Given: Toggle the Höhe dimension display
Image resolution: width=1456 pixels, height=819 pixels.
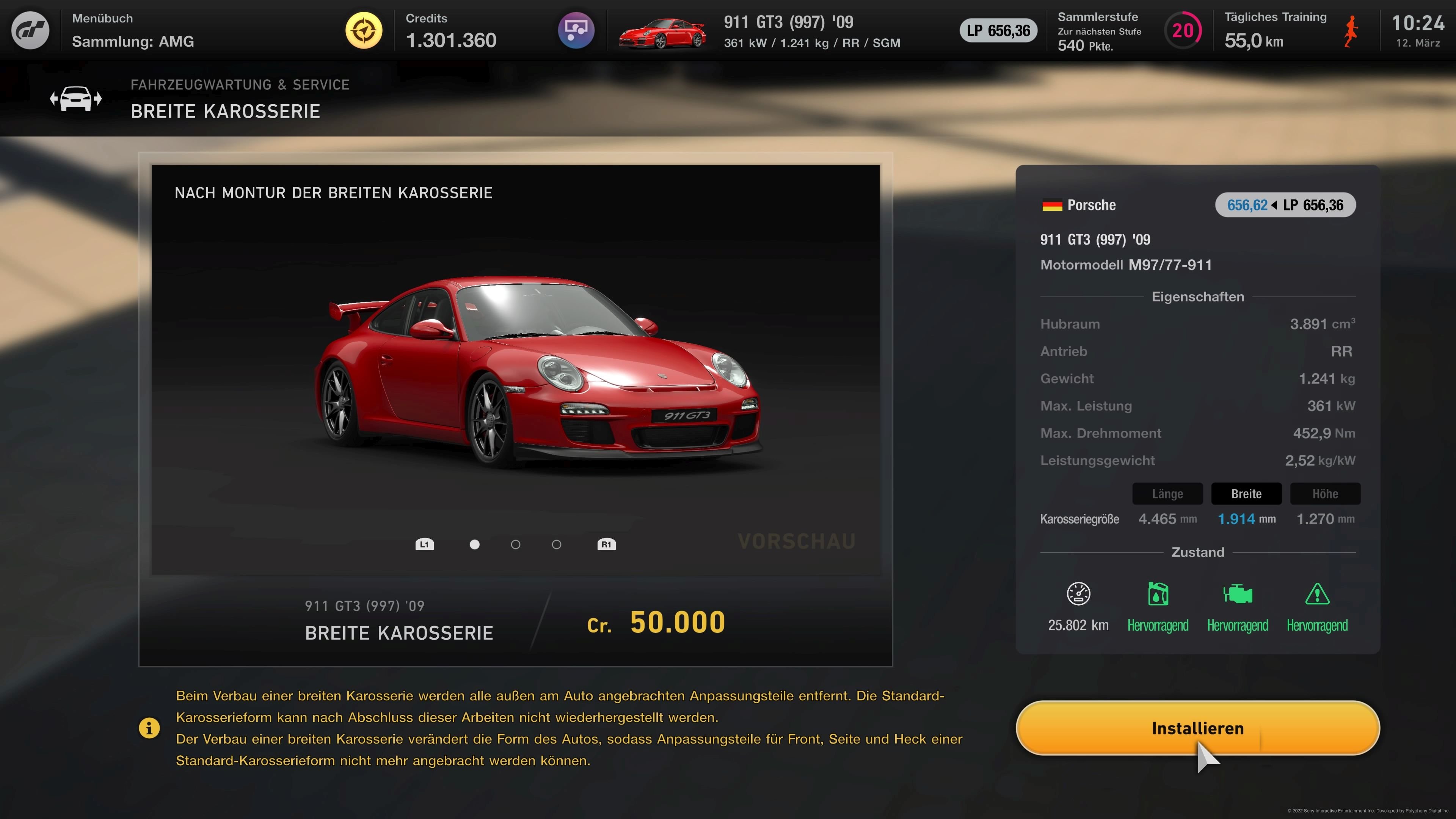Looking at the screenshot, I should [1326, 493].
